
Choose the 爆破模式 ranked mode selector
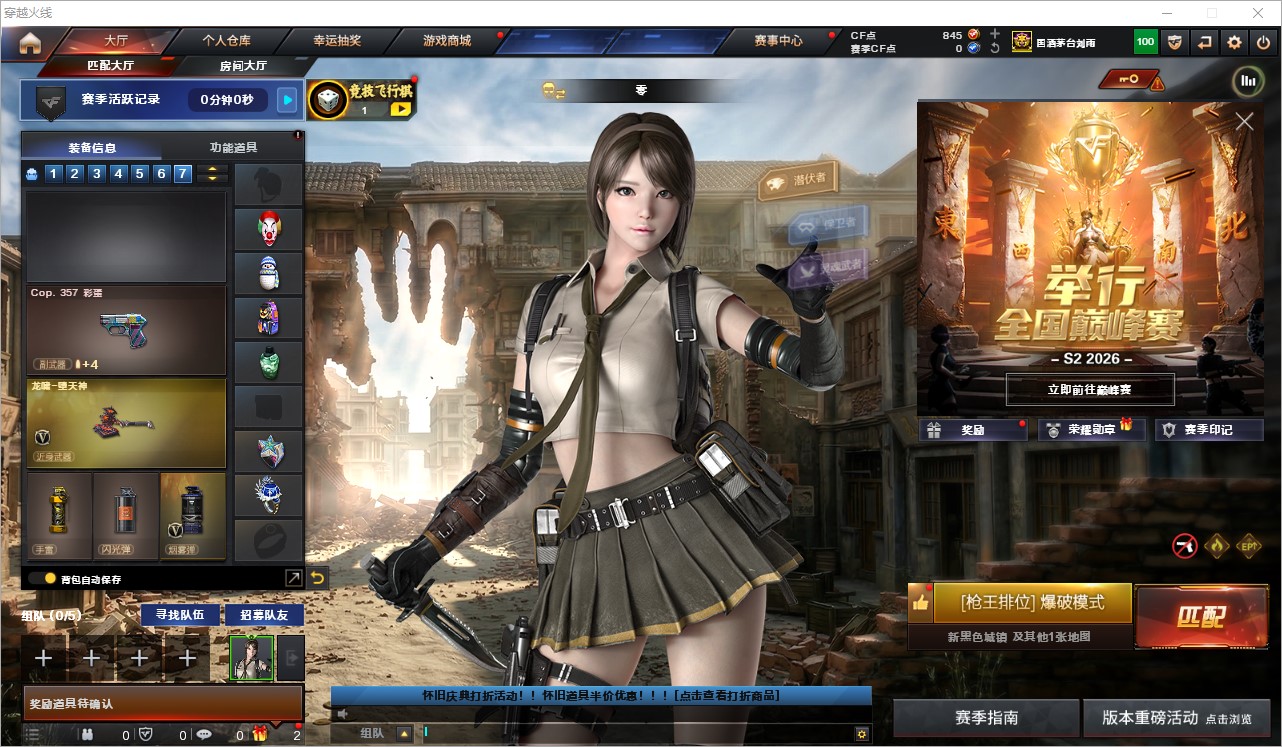click(x=1032, y=603)
